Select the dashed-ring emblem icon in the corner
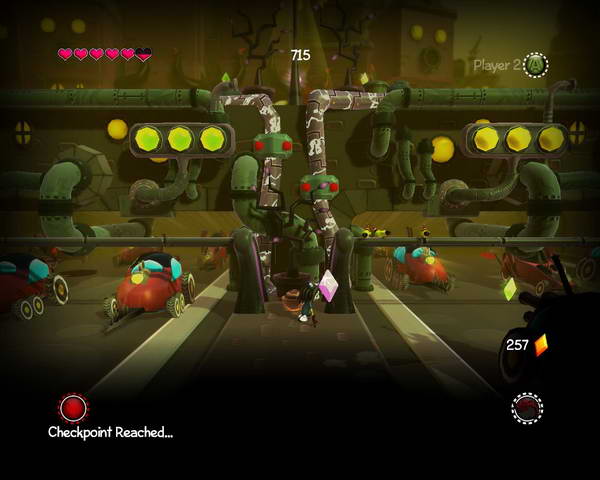This screenshot has width=600, height=480. [x=526, y=407]
